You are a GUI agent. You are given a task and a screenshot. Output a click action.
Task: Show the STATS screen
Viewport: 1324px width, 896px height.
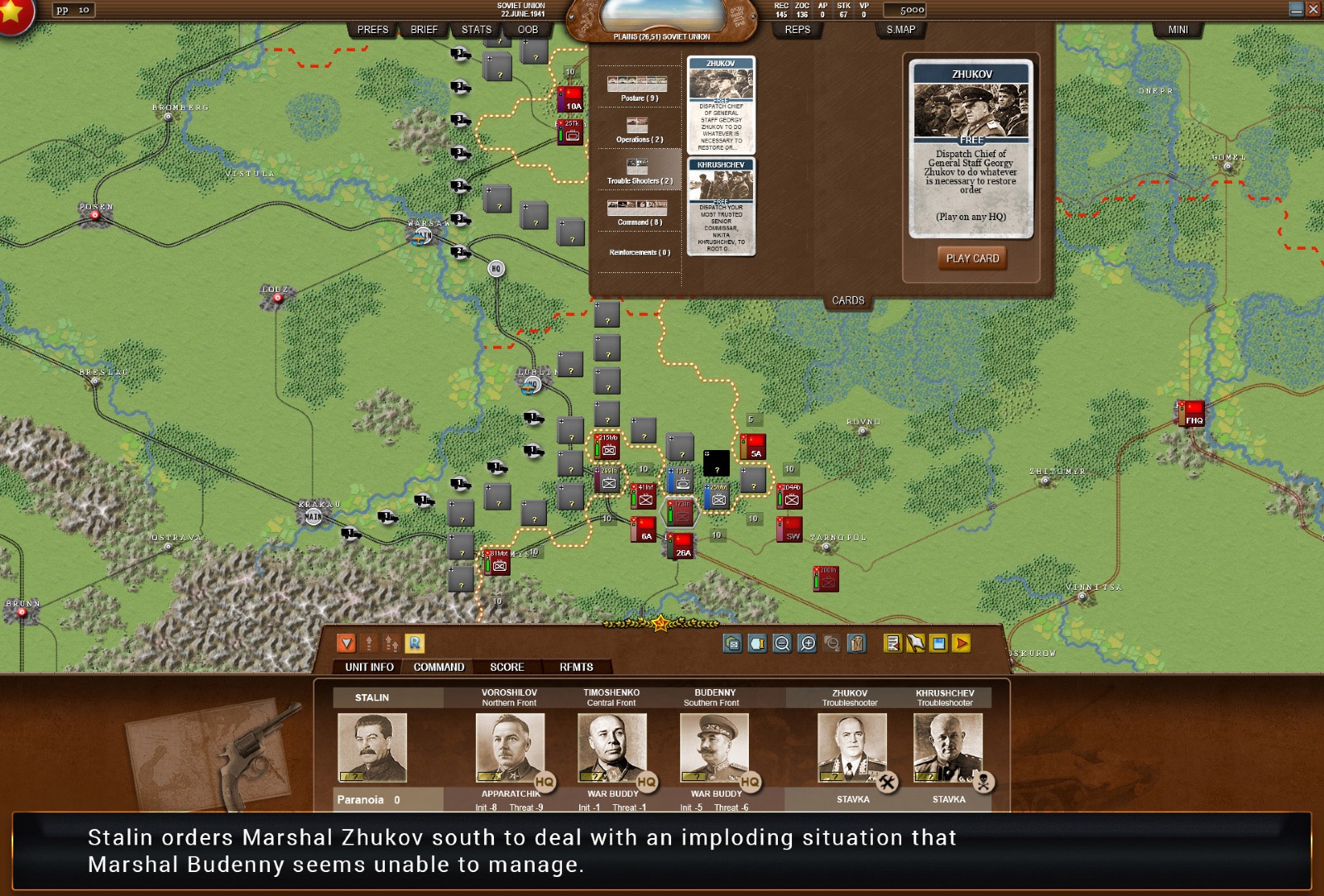tap(476, 30)
